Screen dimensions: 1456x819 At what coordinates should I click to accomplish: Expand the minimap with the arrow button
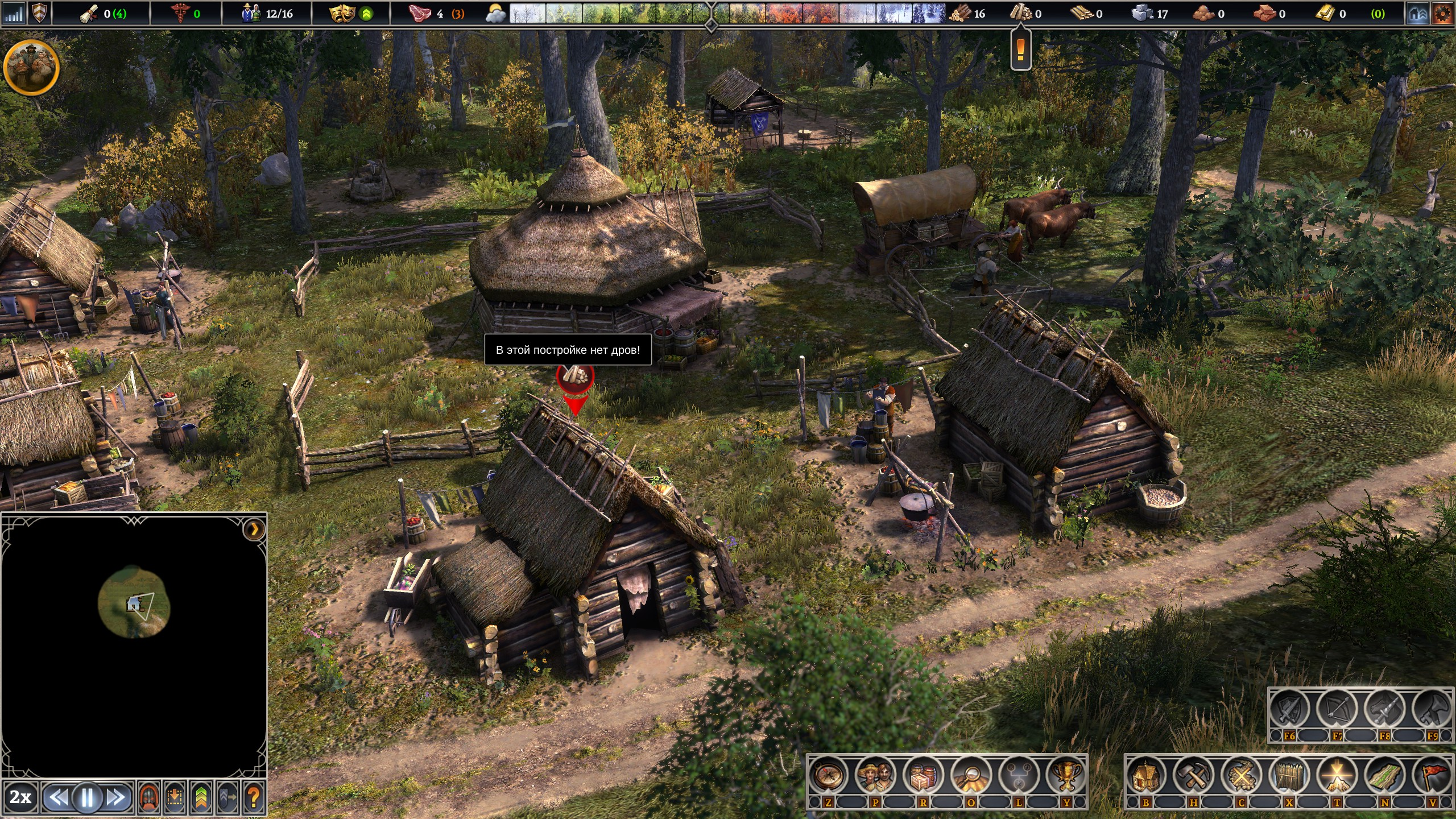tap(254, 530)
